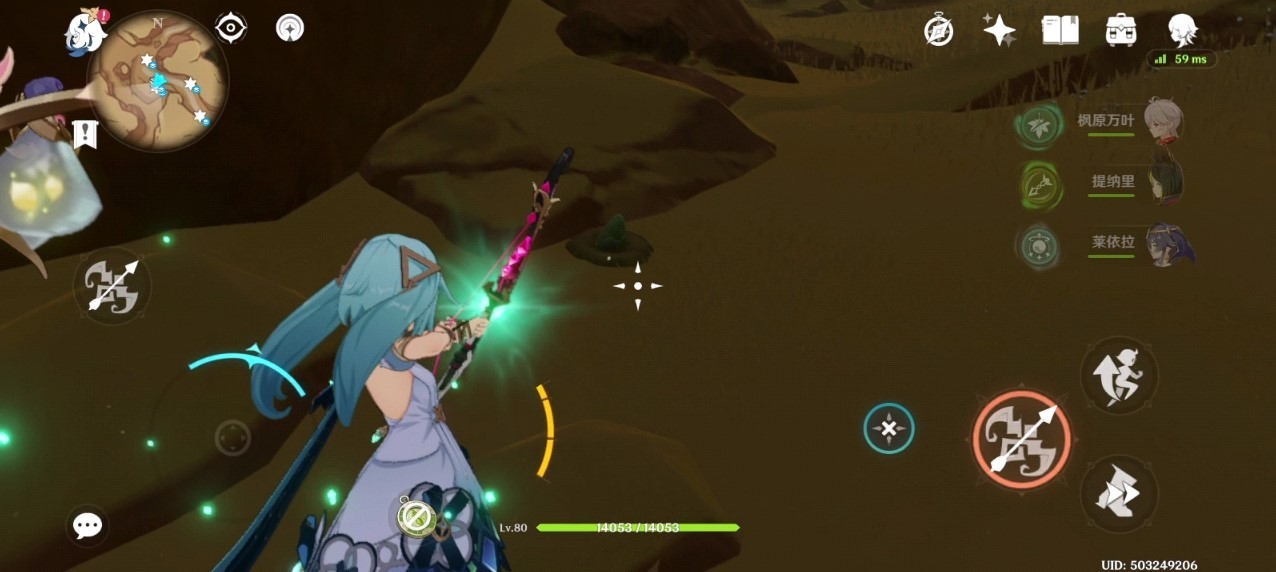The height and width of the screenshot is (572, 1276).
Task: Open the Wish sparkle star icon
Action: tap(999, 30)
